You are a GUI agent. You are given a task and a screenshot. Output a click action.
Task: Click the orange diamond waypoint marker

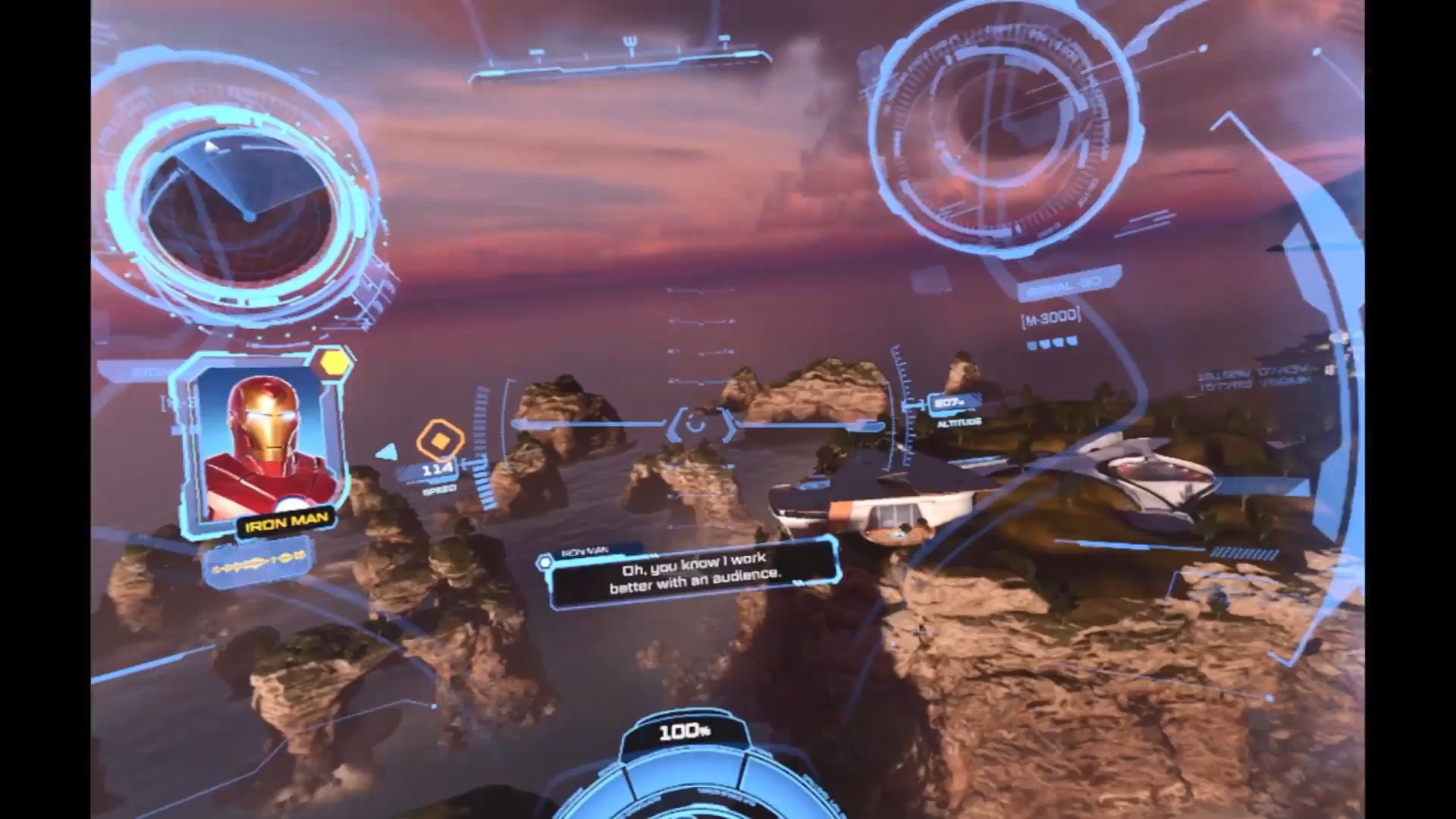439,440
